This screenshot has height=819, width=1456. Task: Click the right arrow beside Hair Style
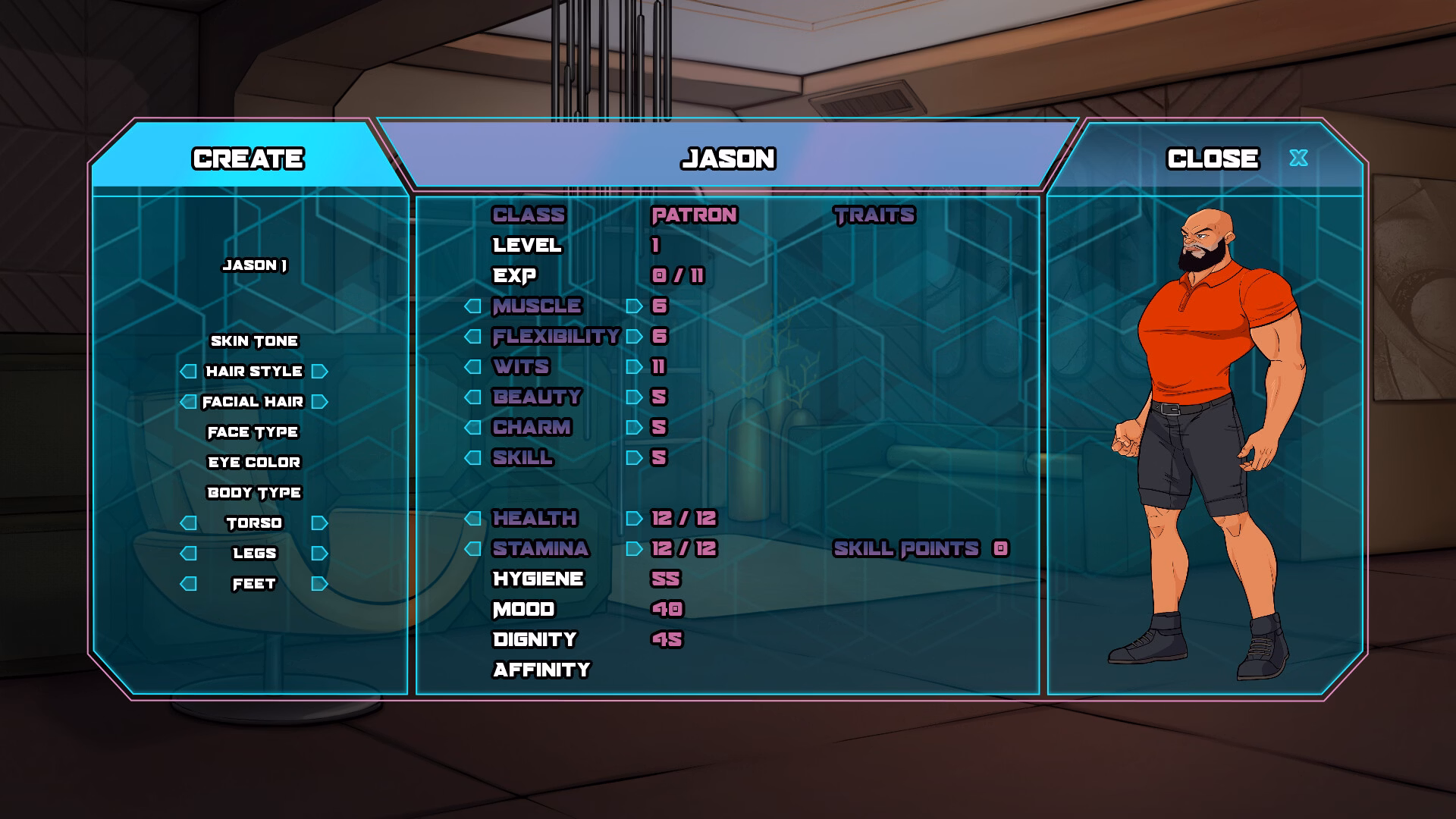318,372
